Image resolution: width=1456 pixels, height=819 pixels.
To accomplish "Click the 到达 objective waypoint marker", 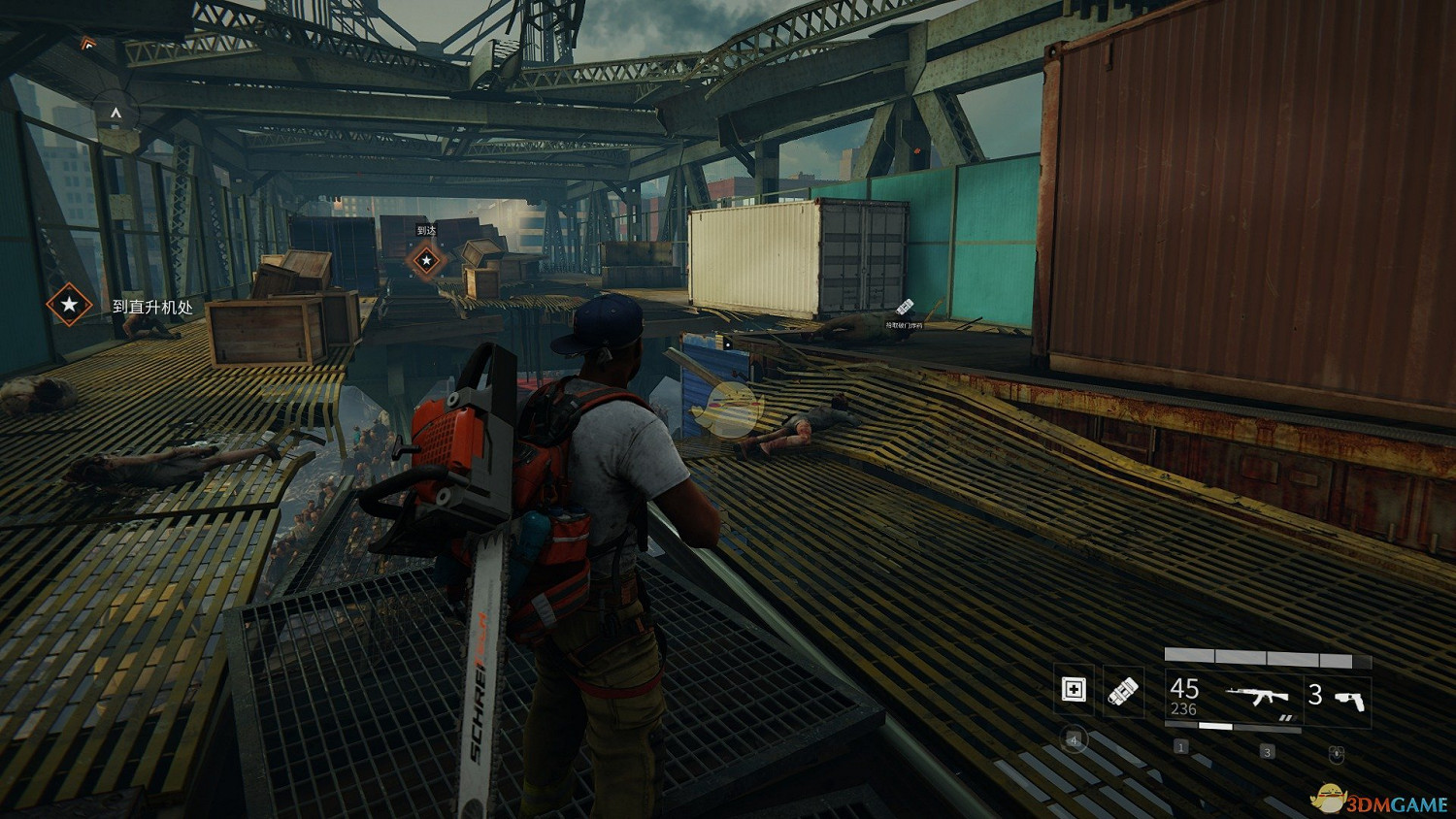I will click(x=425, y=260).
